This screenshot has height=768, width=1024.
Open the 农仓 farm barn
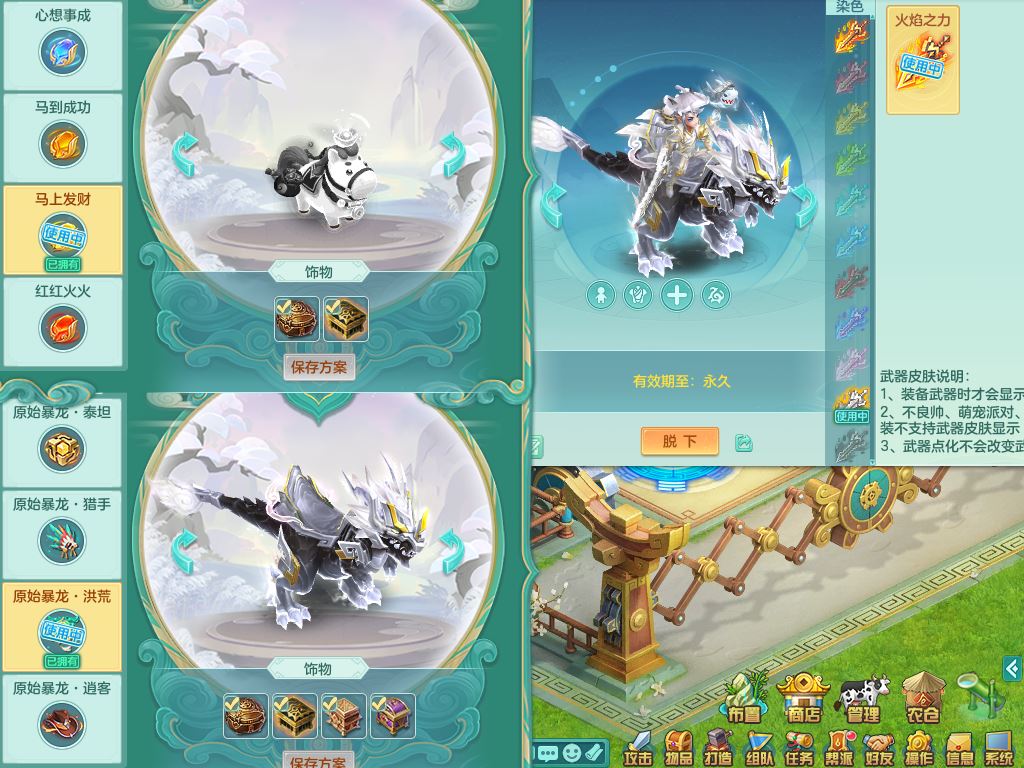point(922,698)
